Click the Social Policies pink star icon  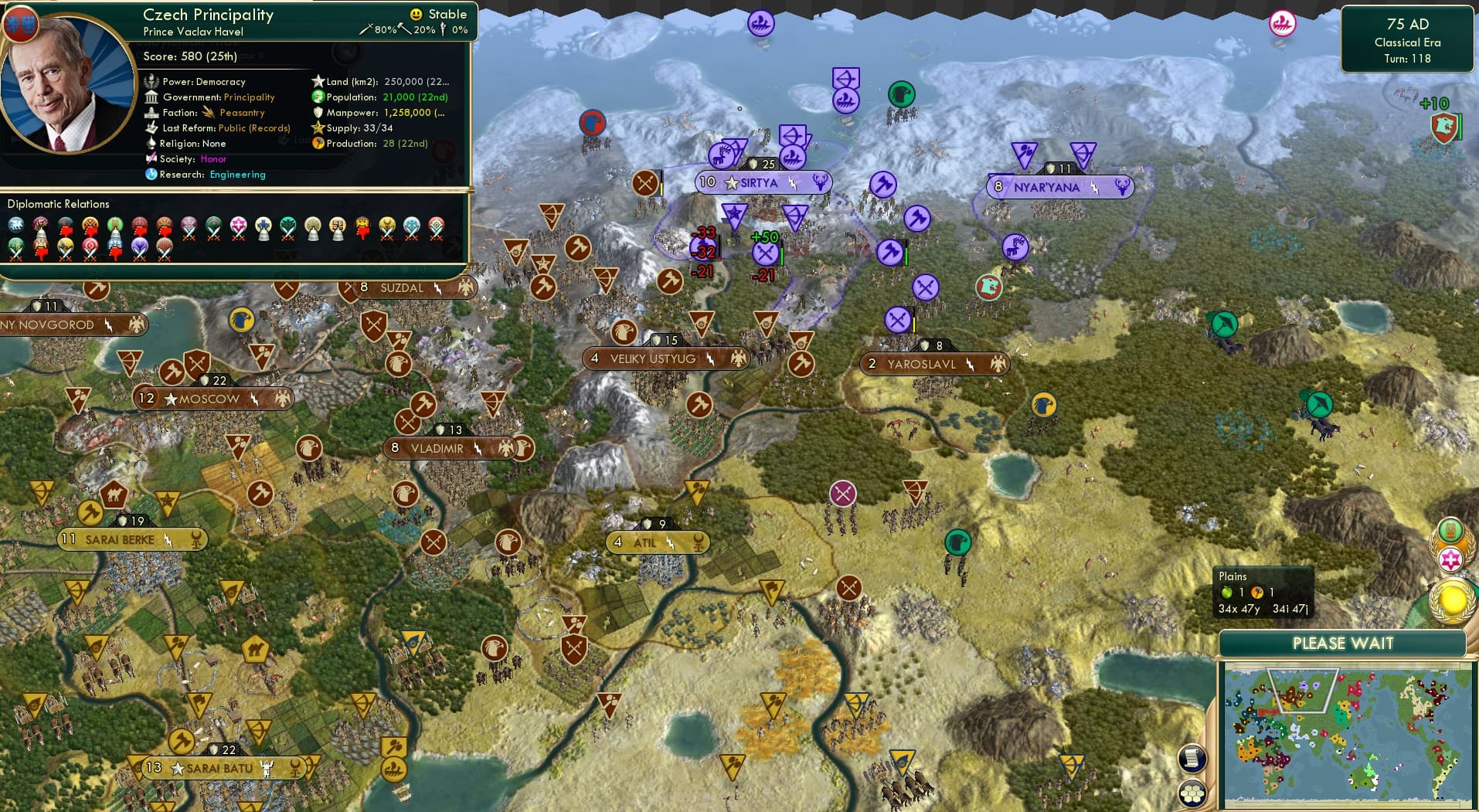(1451, 559)
